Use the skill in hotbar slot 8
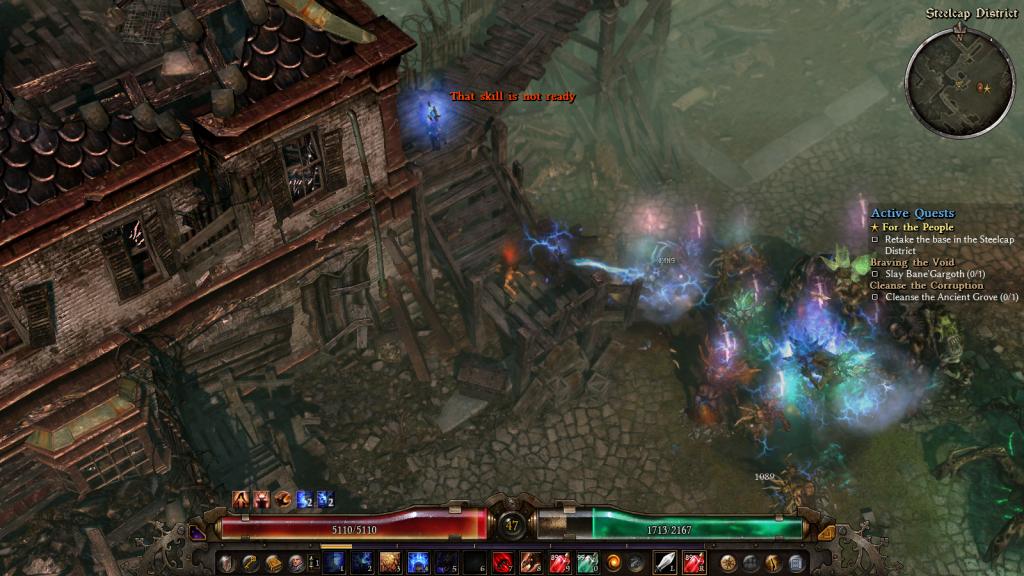 [x=530, y=563]
